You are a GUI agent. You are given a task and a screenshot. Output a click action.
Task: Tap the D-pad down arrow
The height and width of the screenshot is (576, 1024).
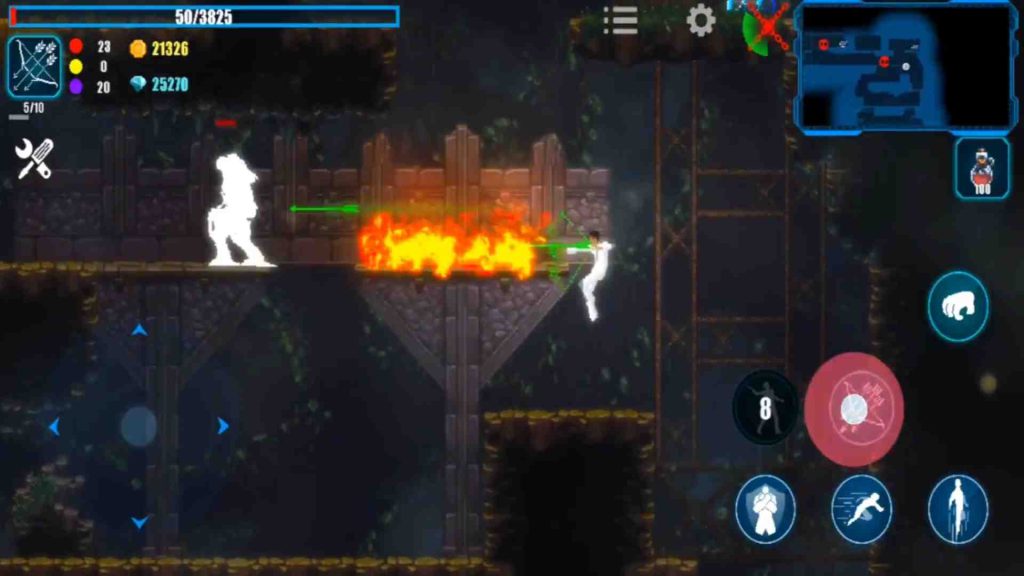pos(139,522)
